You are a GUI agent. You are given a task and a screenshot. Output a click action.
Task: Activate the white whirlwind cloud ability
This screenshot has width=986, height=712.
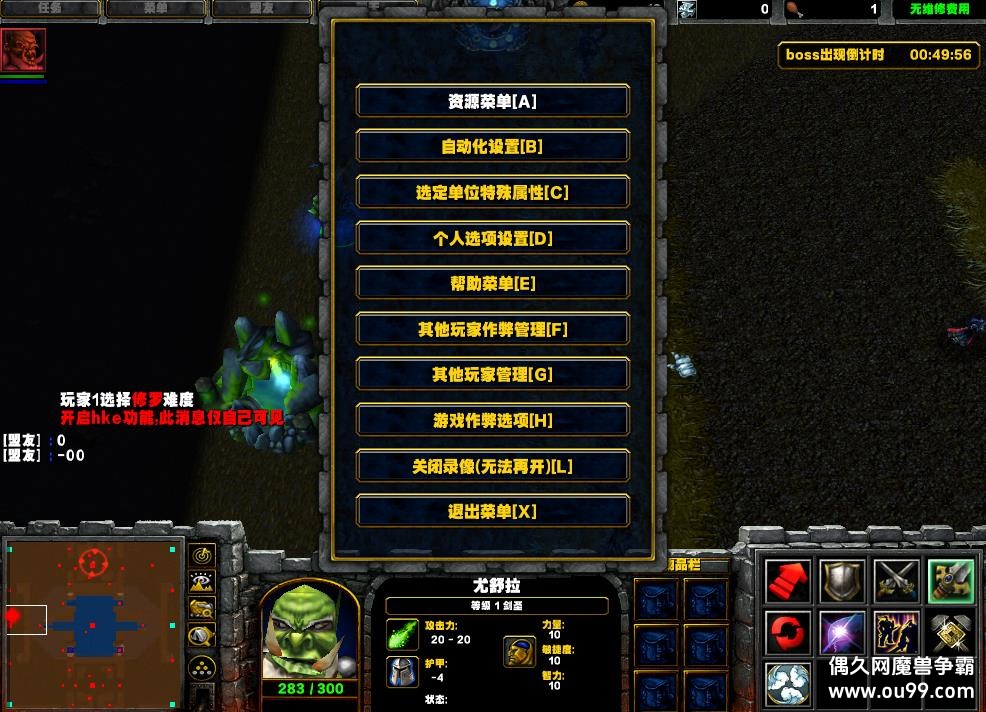pyautogui.click(x=788, y=684)
